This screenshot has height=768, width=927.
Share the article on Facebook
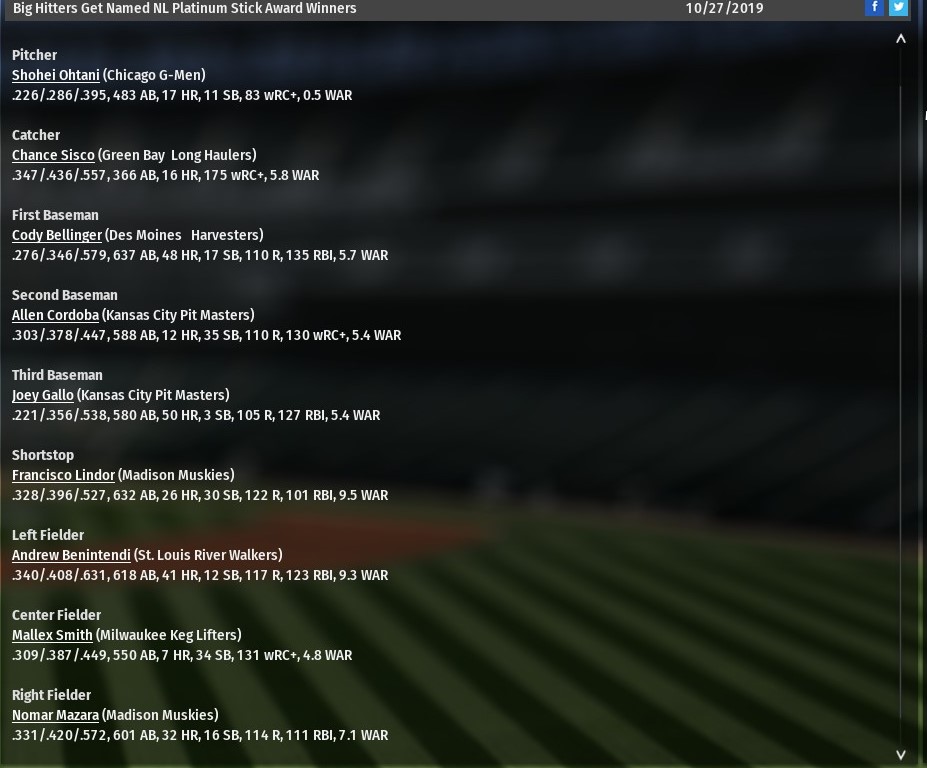pyautogui.click(x=874, y=8)
